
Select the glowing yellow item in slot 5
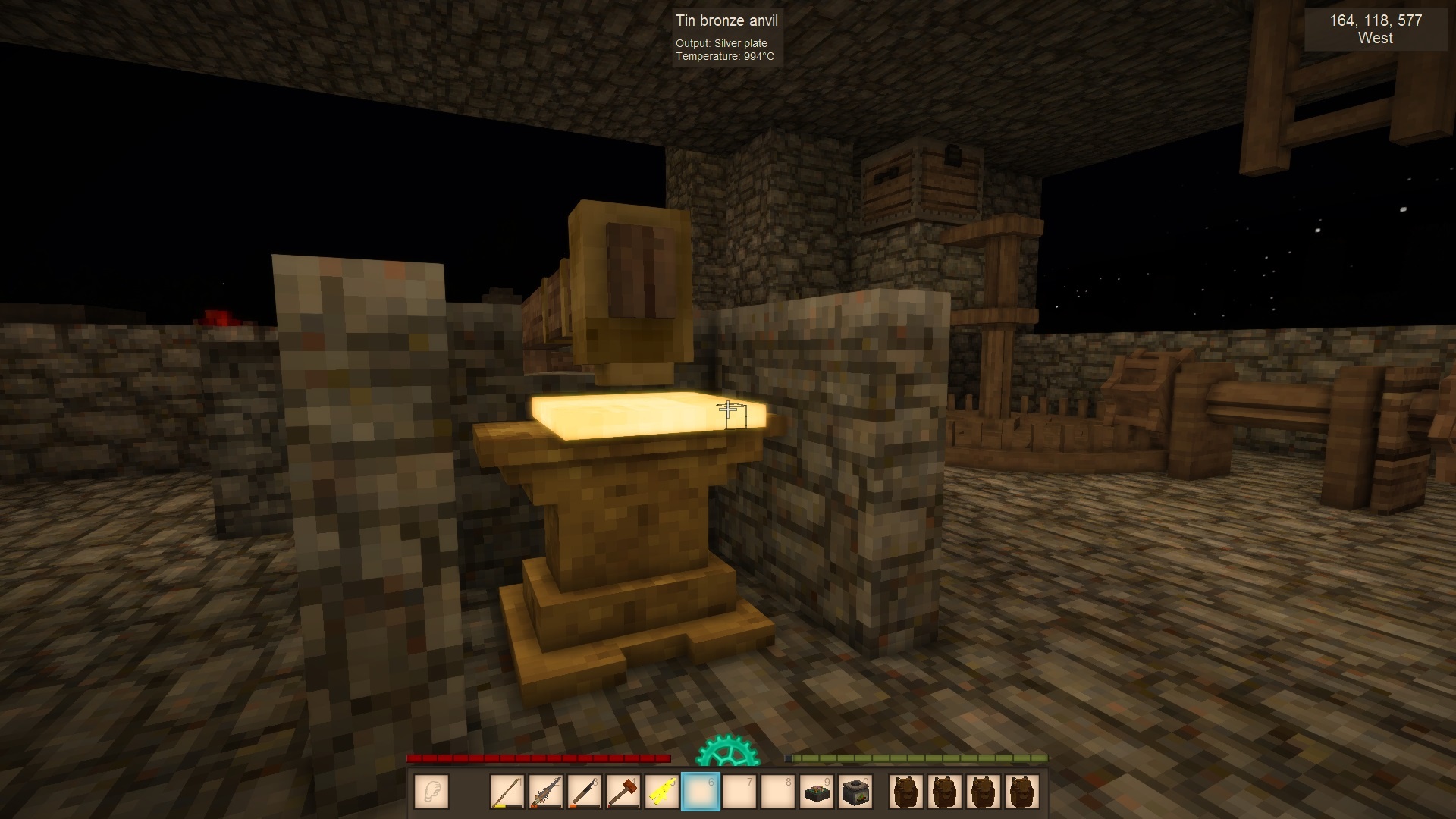[x=662, y=792]
